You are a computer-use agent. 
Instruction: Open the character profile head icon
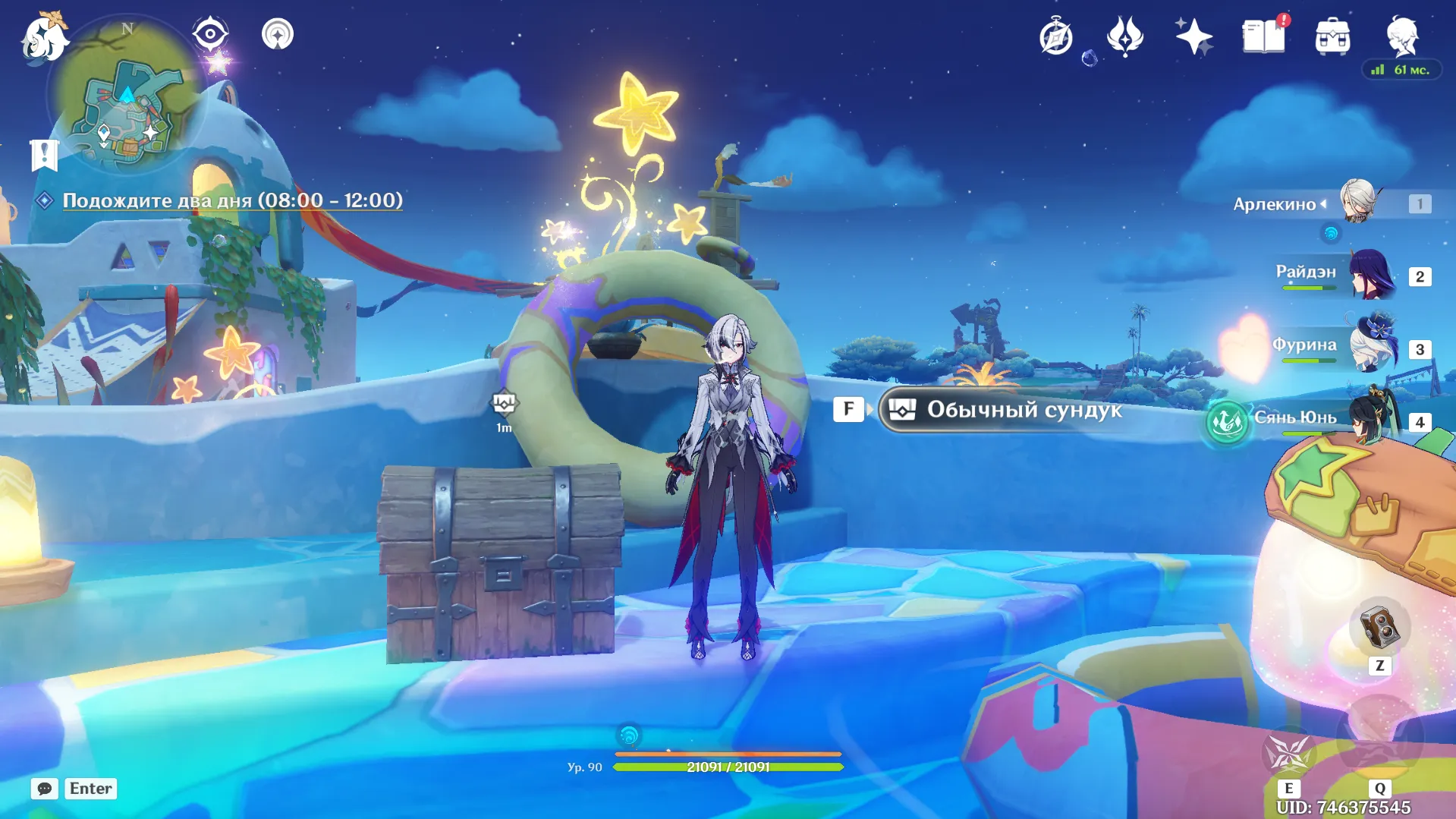[1401, 36]
